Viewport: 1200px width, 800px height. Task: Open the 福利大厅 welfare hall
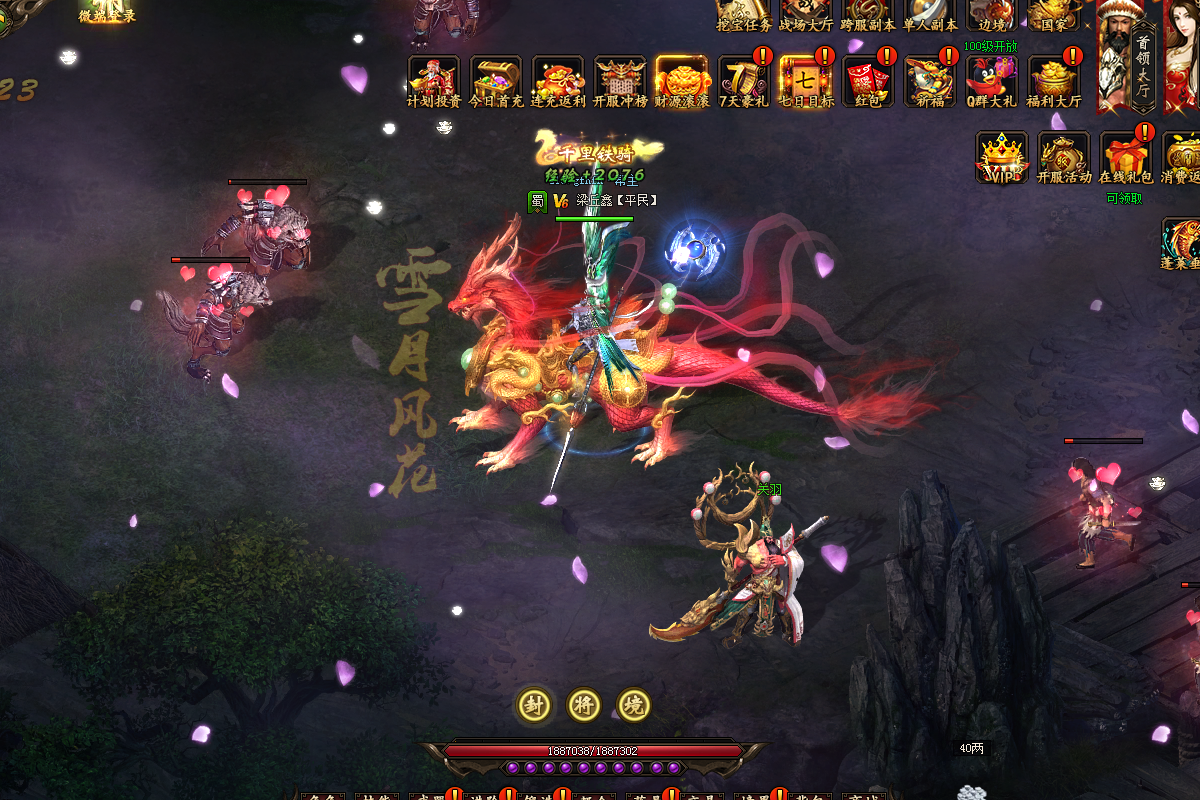[1054, 80]
